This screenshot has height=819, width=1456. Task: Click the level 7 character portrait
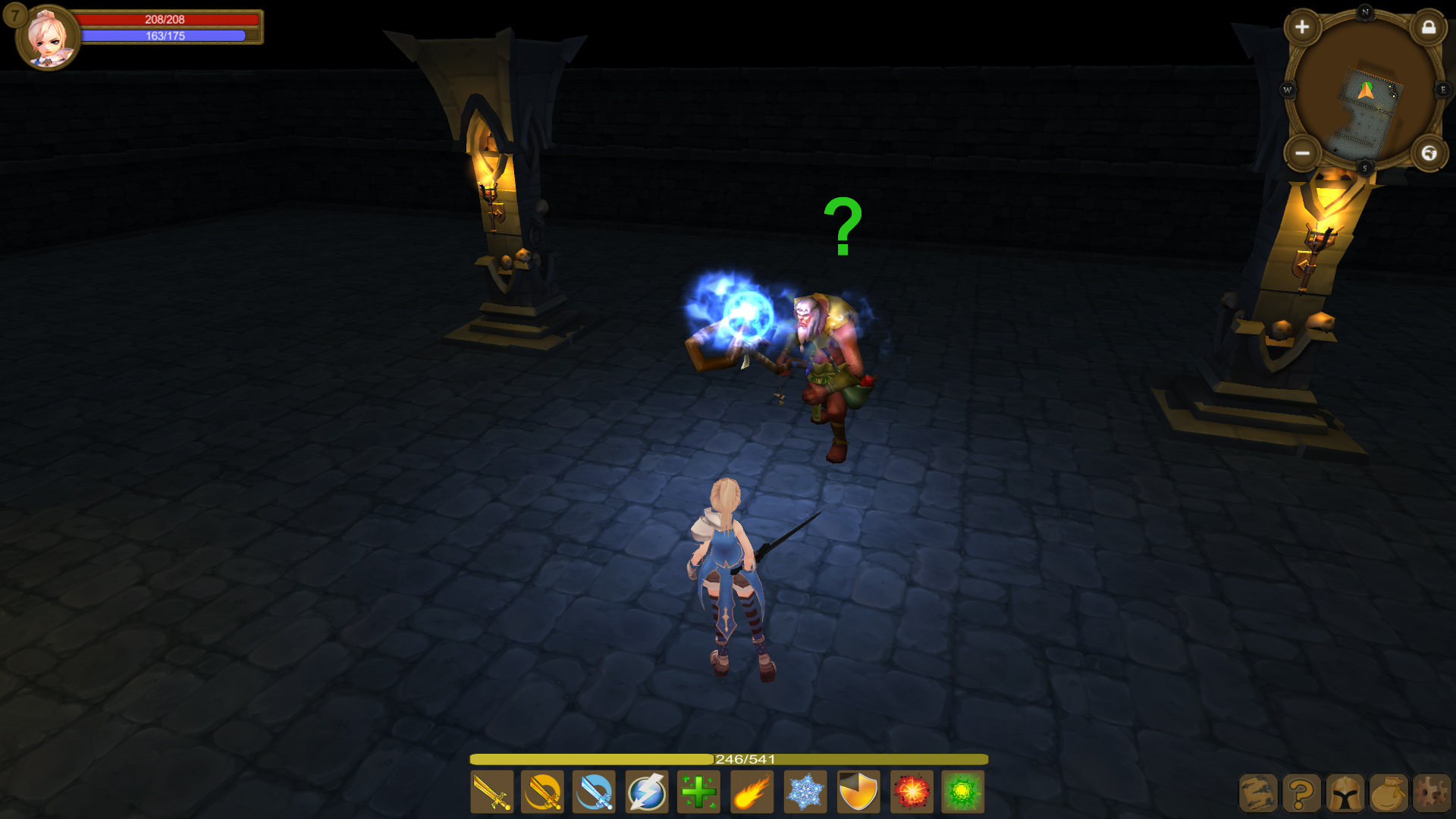[48, 38]
